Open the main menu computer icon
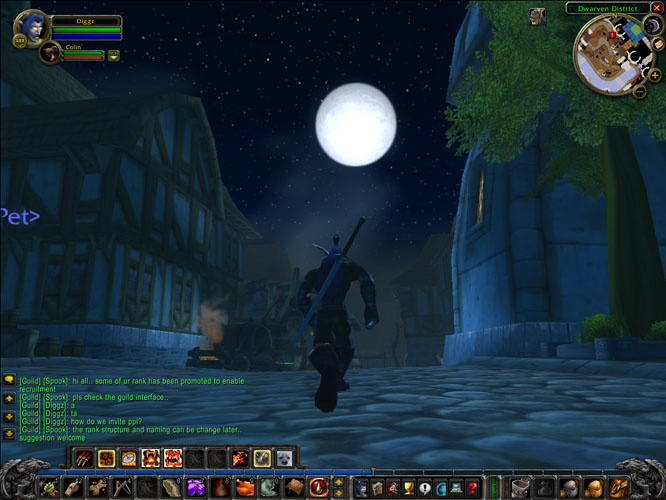This screenshot has height=500, width=666. tap(456, 488)
